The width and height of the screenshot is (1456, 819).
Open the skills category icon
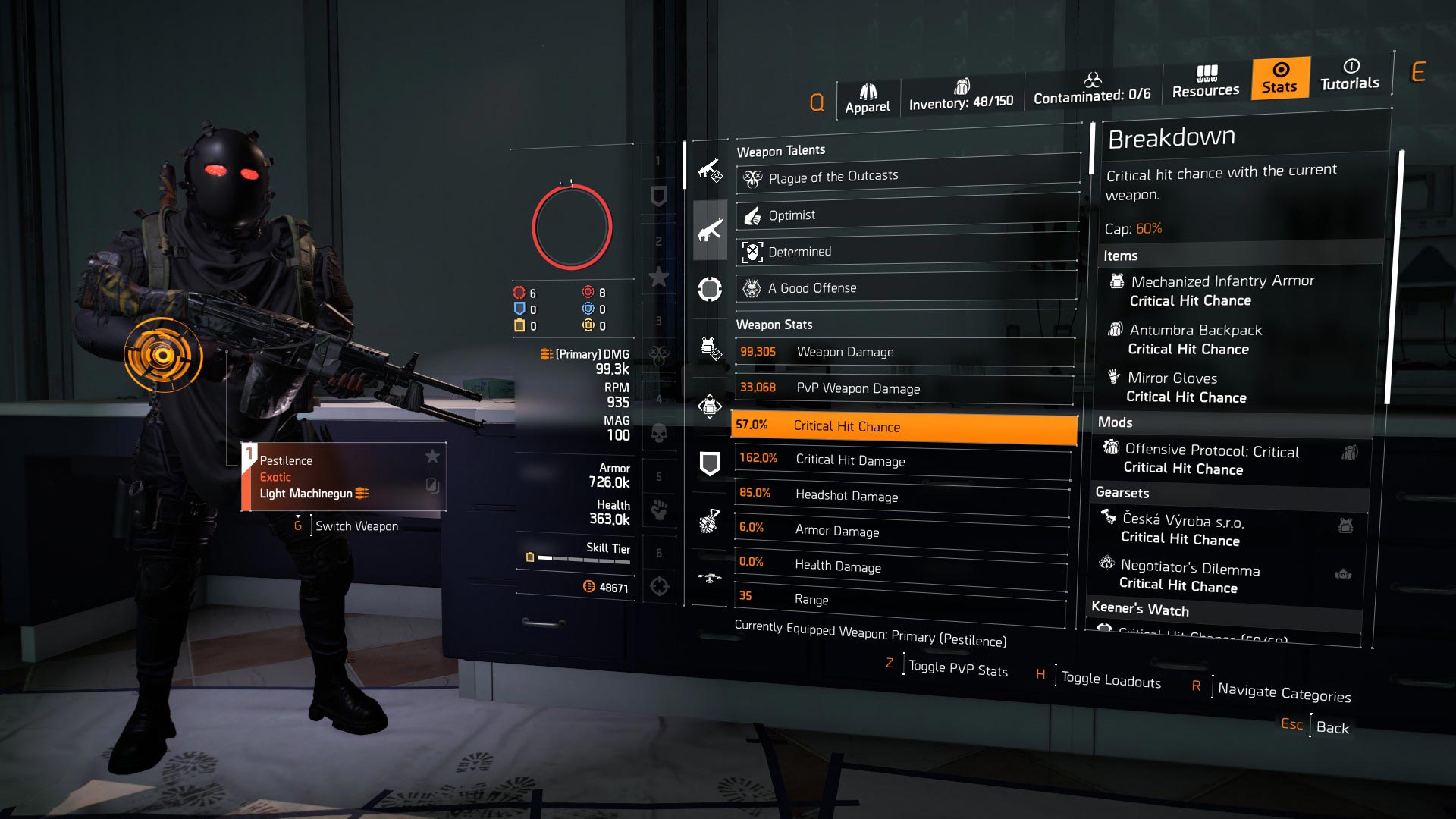tap(709, 290)
